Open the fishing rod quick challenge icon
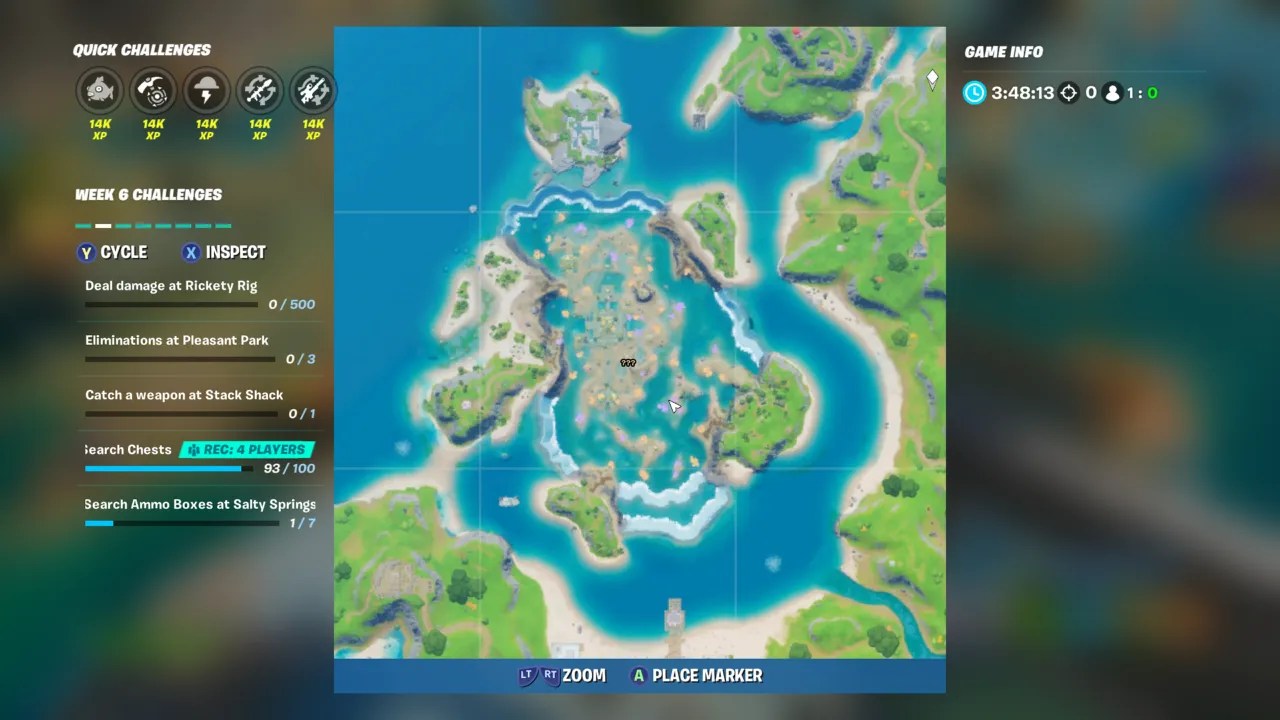The width and height of the screenshot is (1280, 720). coord(313,91)
